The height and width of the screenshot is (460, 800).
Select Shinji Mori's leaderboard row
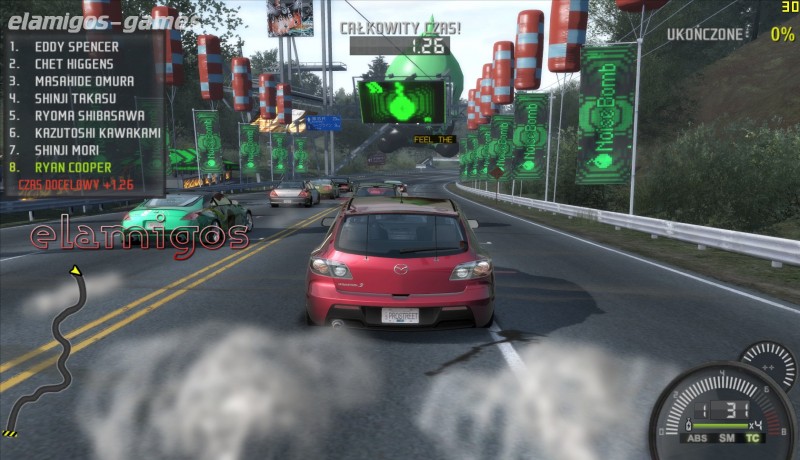[70, 149]
